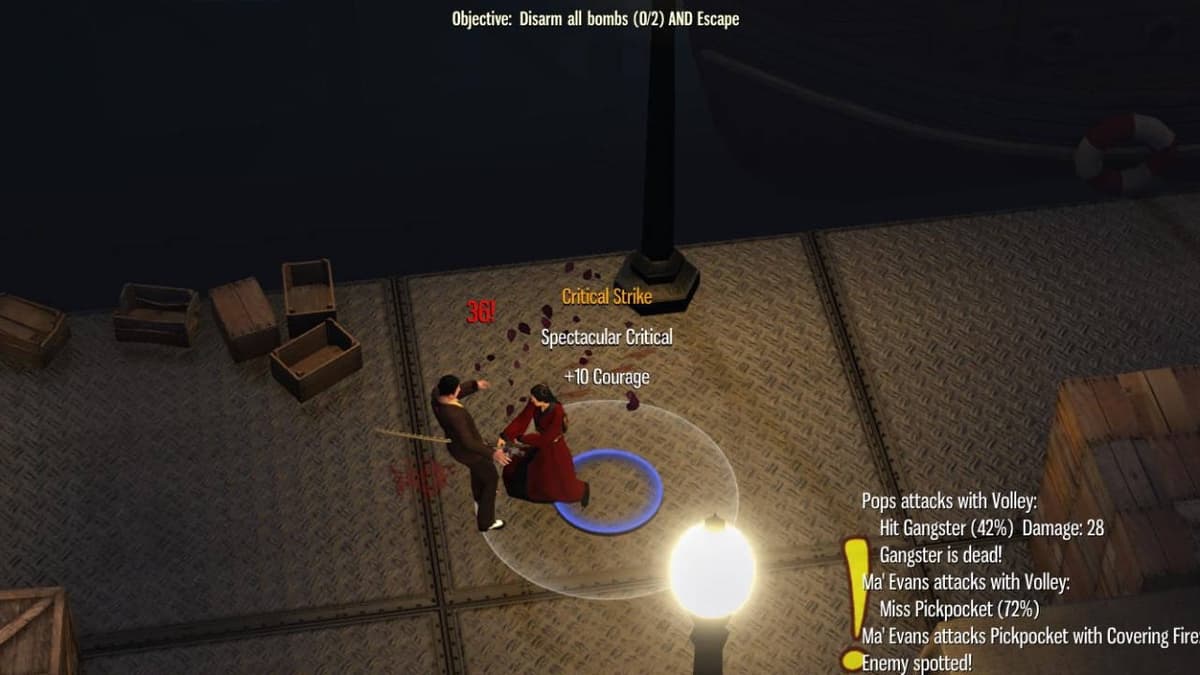Click the yellow exclamation alert icon

853,600
